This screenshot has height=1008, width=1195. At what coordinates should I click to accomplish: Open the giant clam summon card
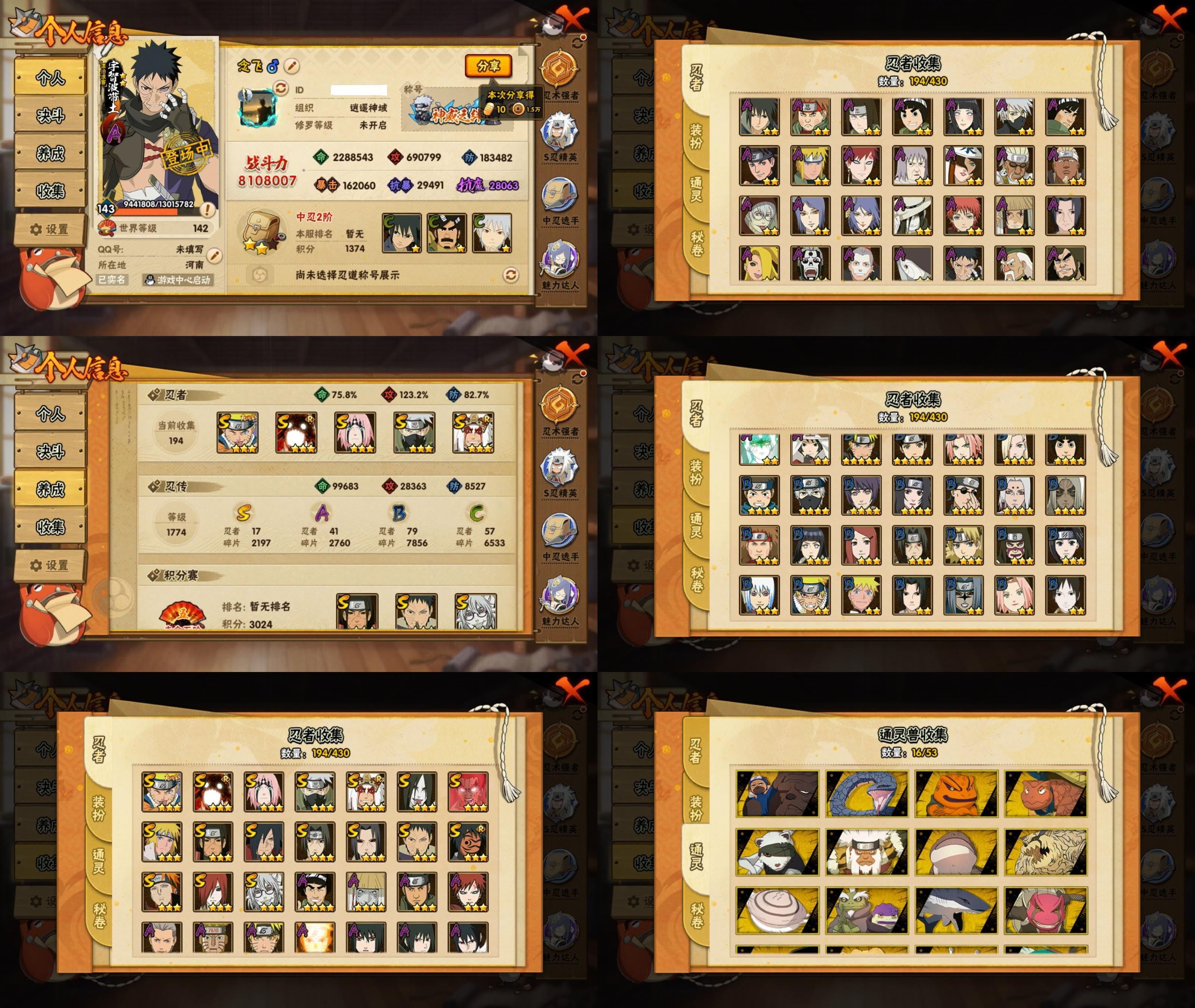tap(777, 910)
